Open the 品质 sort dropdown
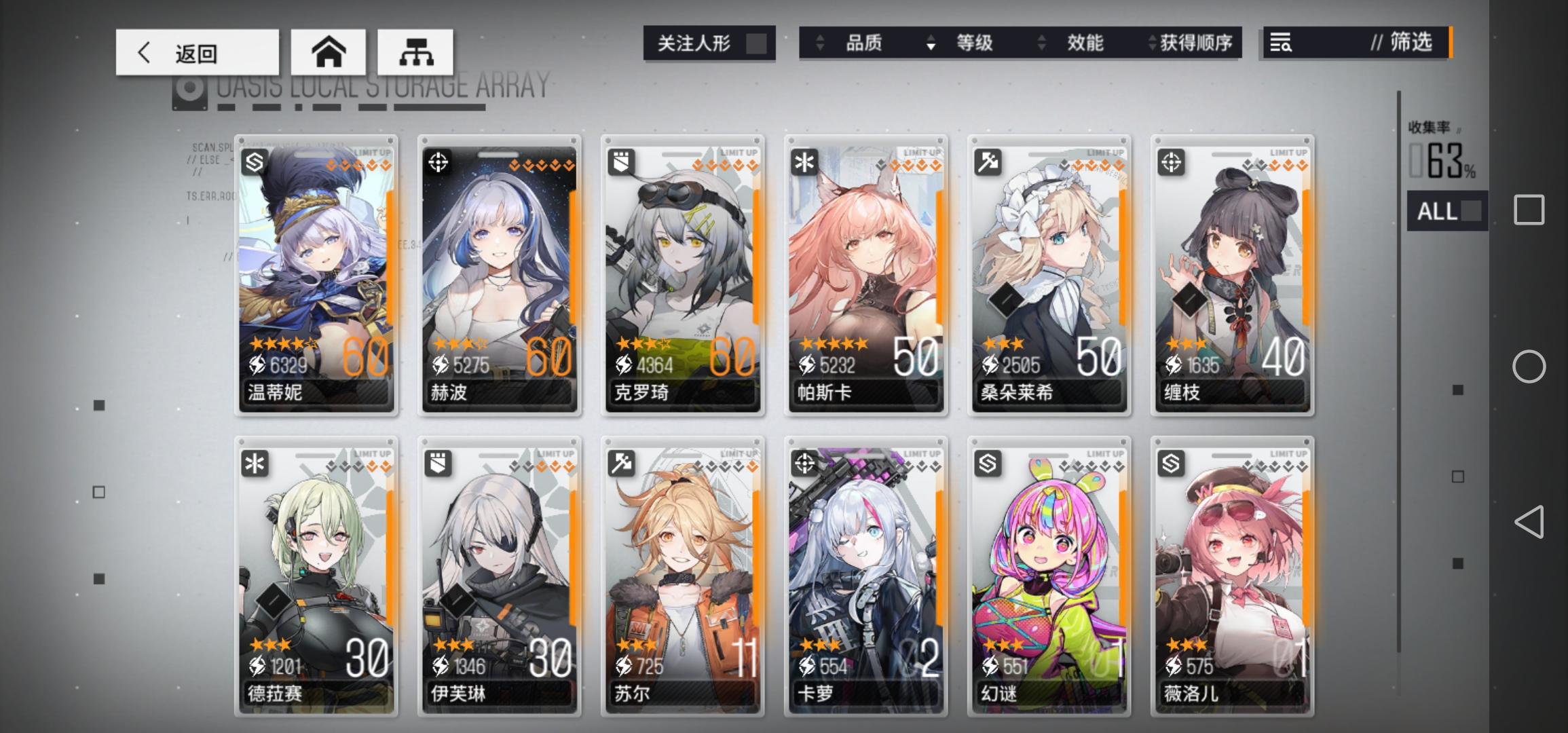The height and width of the screenshot is (733, 1568). pos(863,43)
